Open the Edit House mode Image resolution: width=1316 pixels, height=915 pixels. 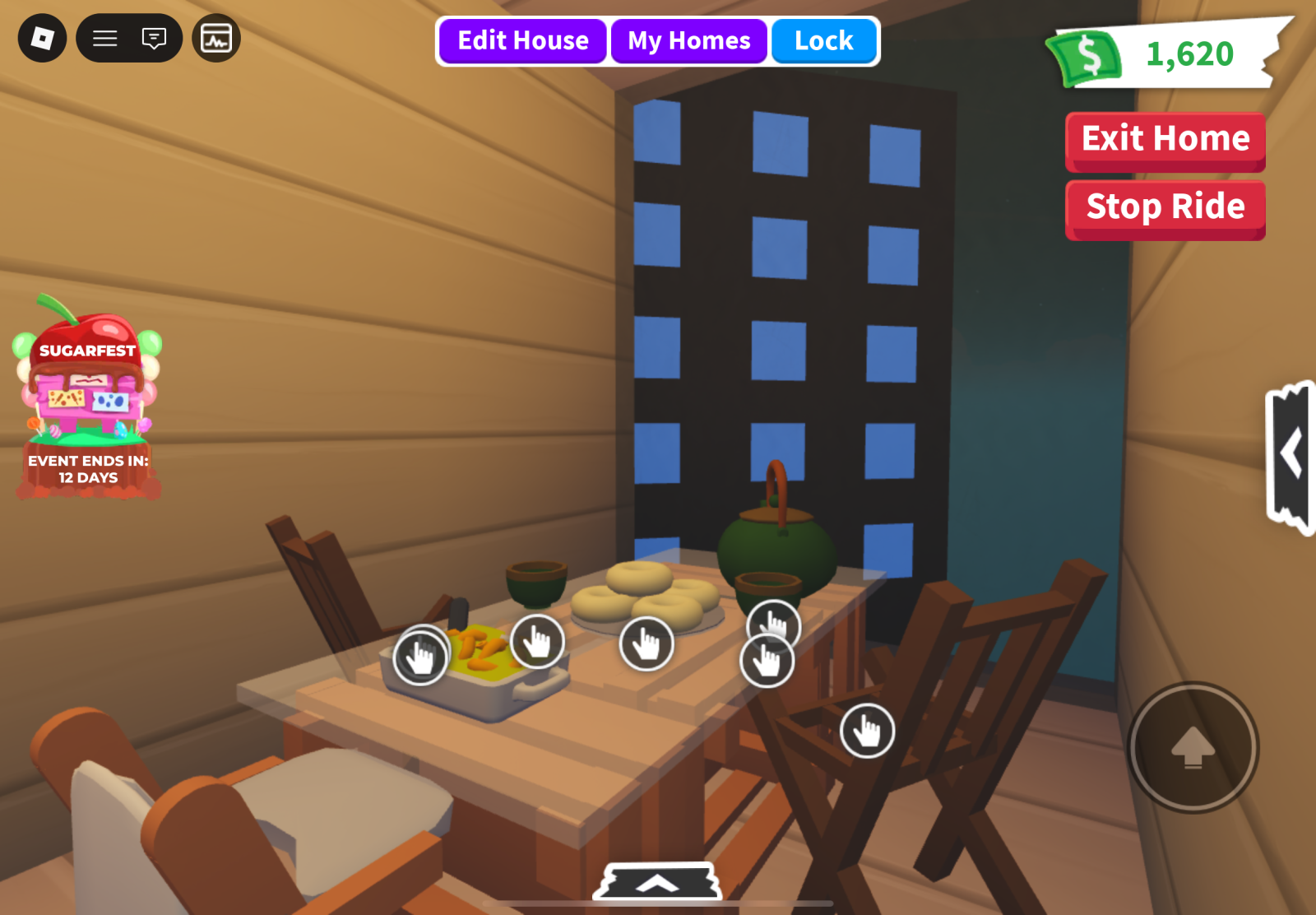523,41
